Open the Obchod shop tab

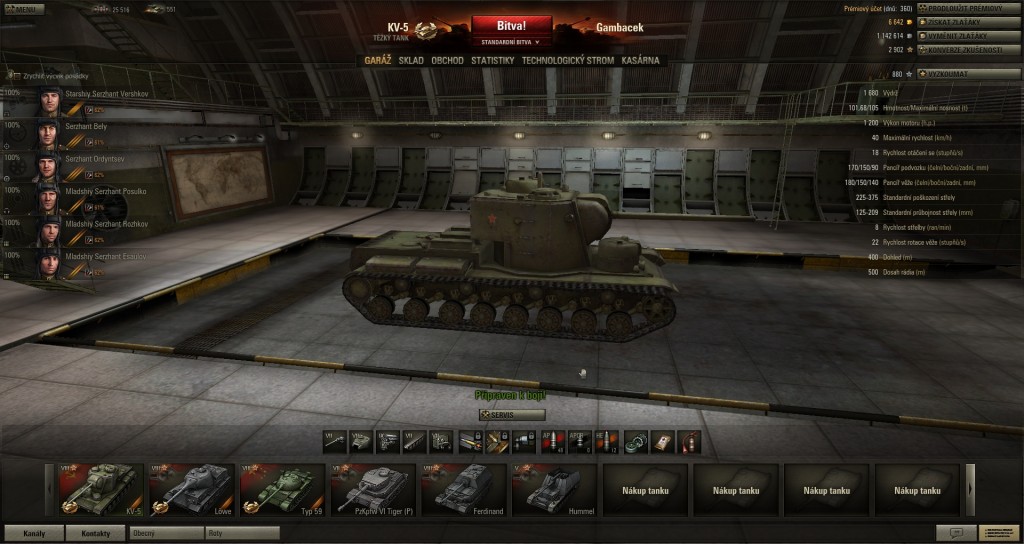447,61
